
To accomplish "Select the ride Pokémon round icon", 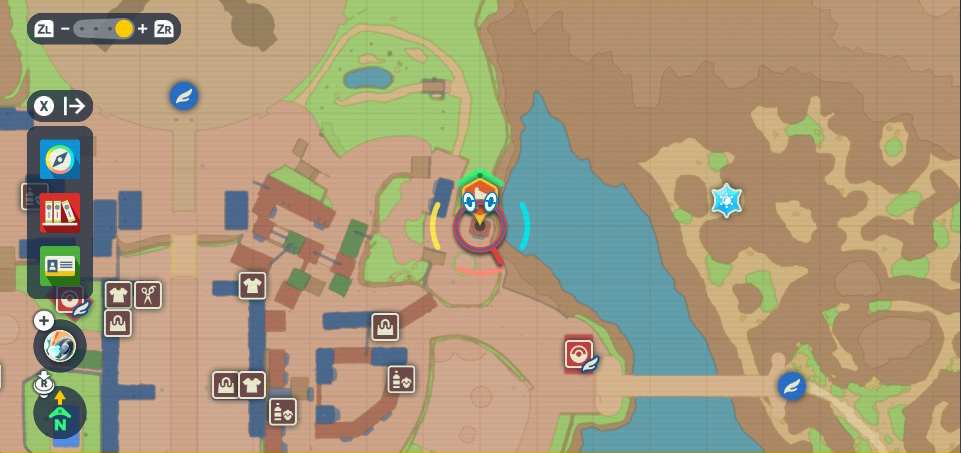I will point(60,347).
